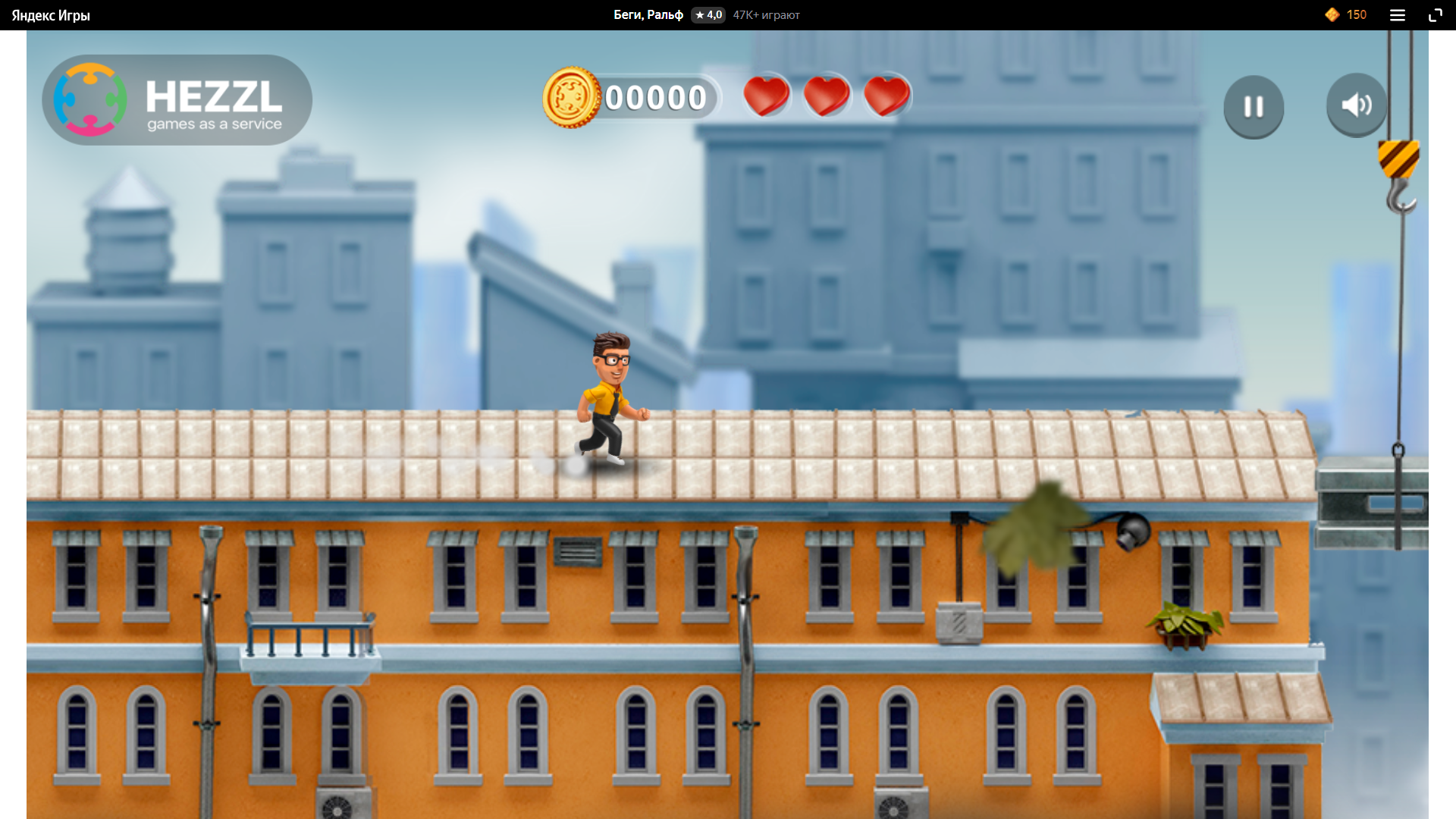Open the Yandex Plus points icon showing 150
1456x819 pixels.
1332,14
